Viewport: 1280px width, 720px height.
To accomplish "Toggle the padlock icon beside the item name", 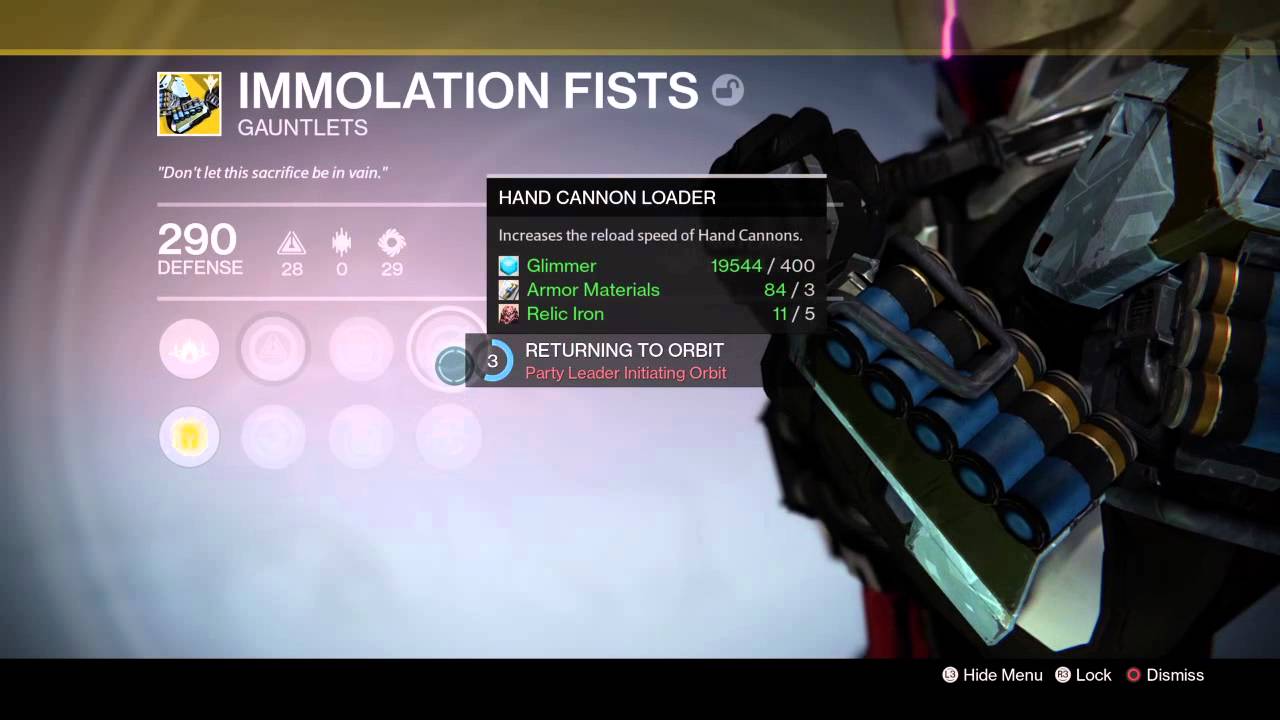I will (x=727, y=91).
